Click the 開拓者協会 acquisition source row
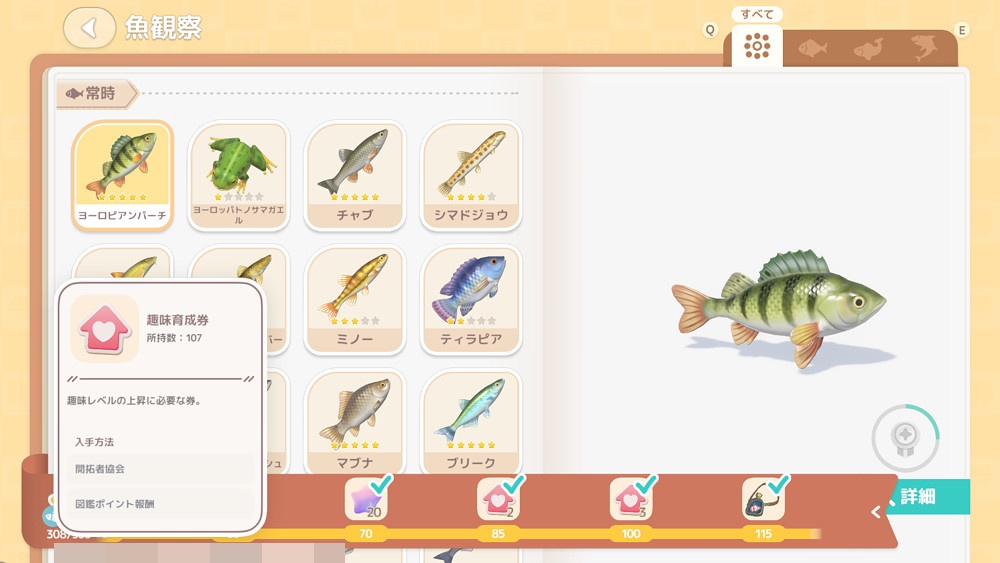 (x=161, y=468)
